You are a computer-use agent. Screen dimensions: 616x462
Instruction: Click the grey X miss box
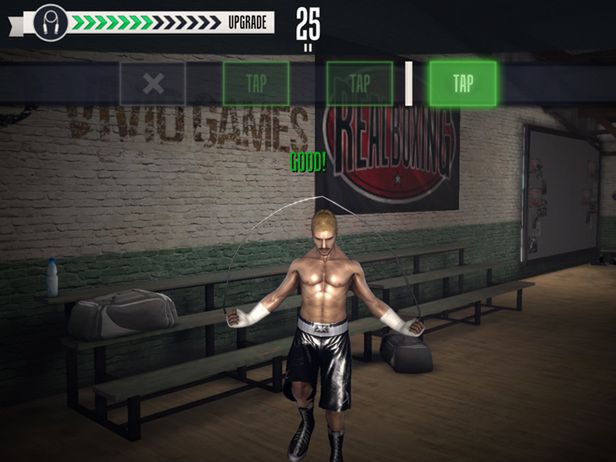[153, 83]
